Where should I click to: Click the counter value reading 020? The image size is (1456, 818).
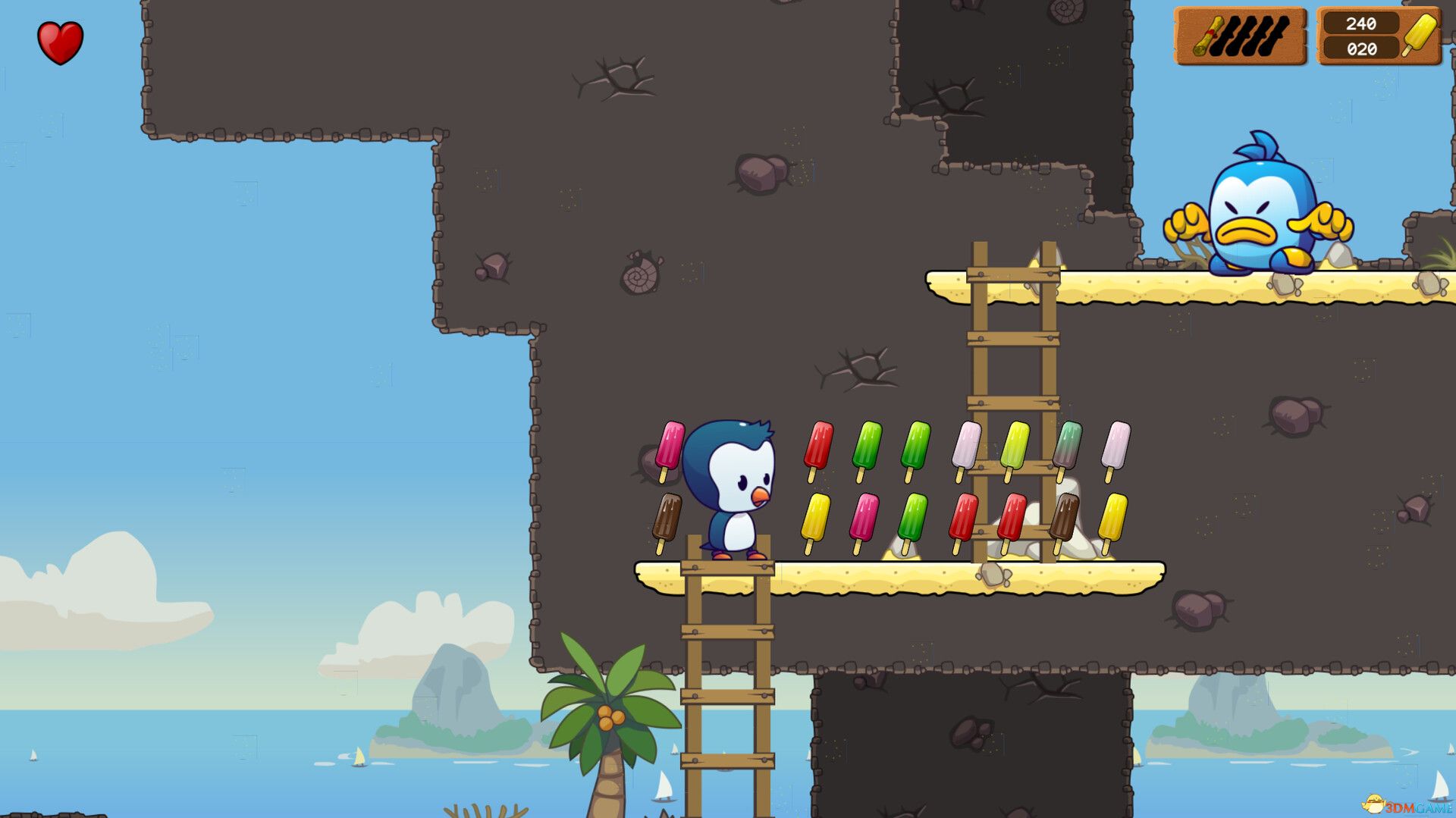point(1363,49)
